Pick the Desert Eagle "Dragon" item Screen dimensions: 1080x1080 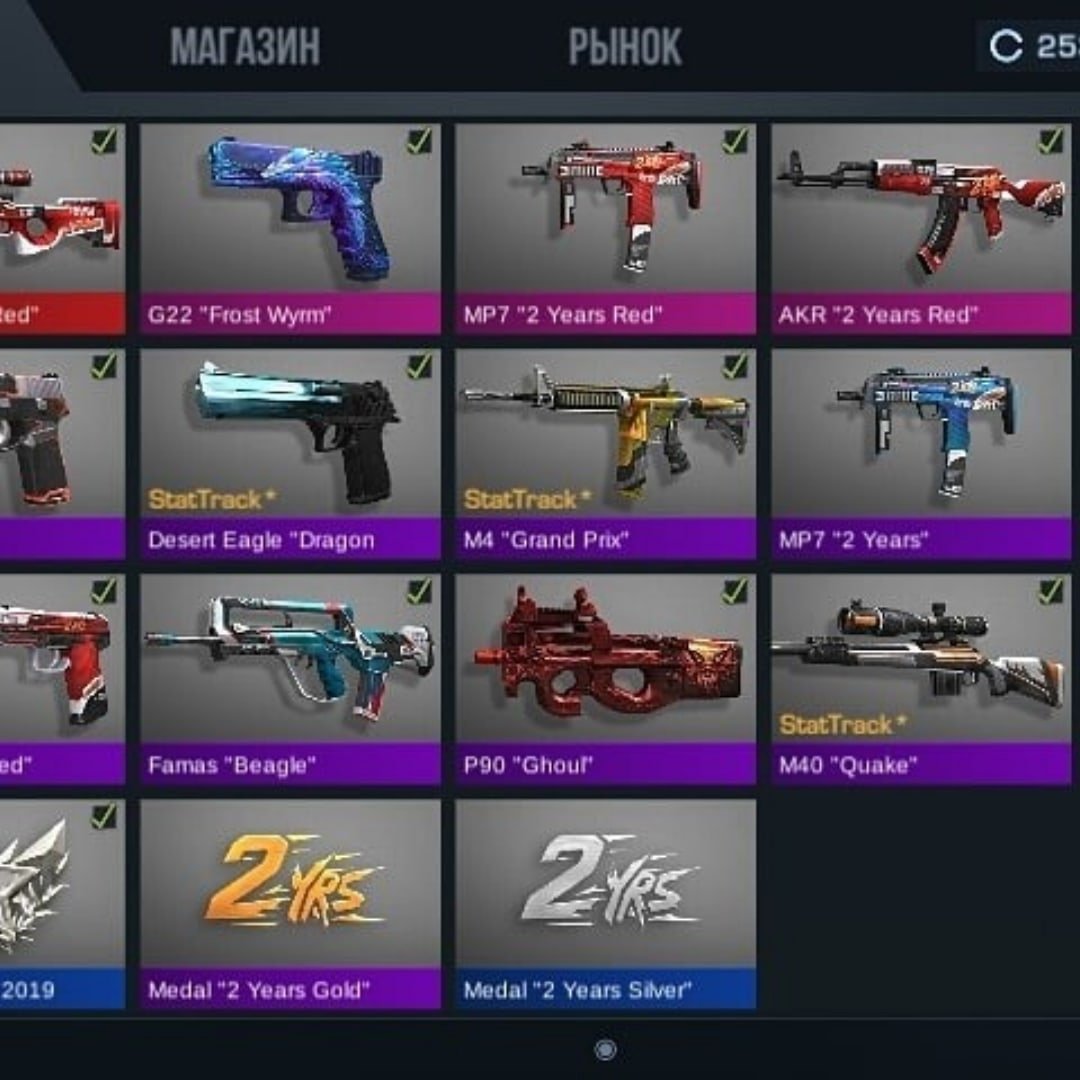tap(290, 453)
